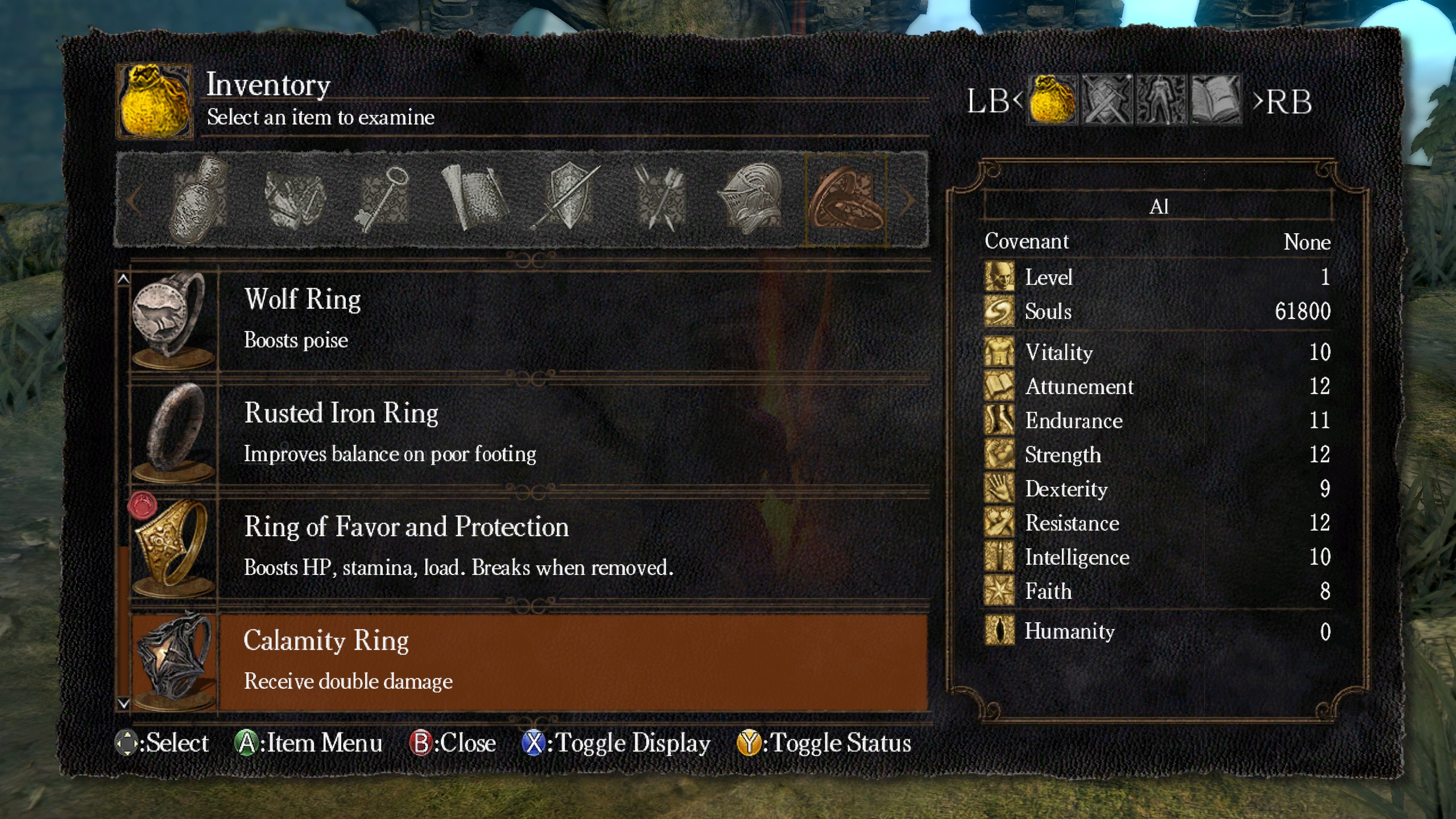Click the category bar right arrow

pos(909,200)
